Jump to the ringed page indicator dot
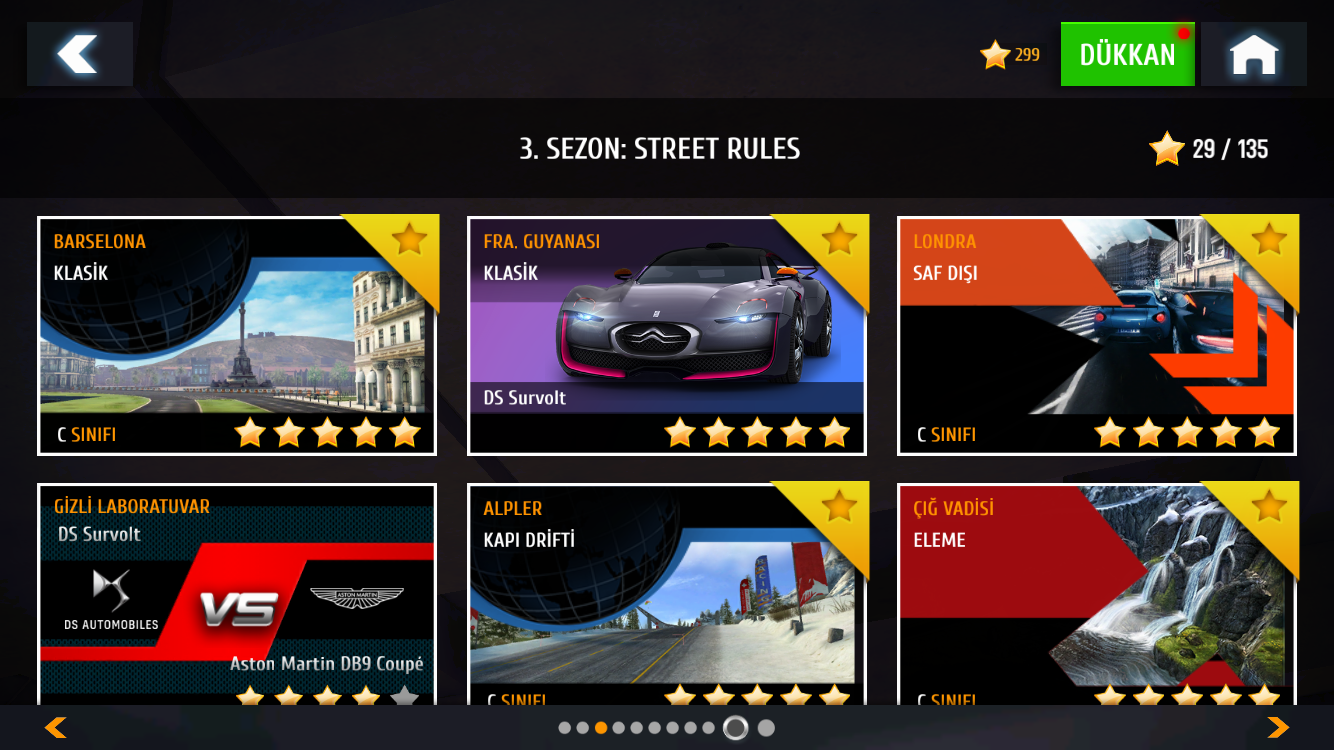The image size is (1334, 750). click(735, 728)
